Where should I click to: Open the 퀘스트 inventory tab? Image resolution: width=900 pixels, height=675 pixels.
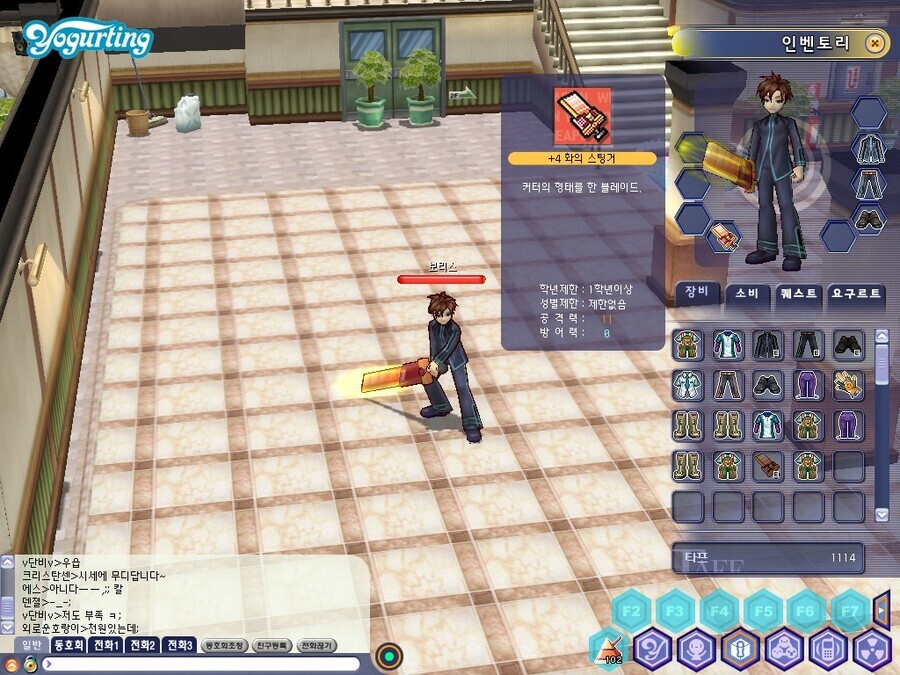click(797, 293)
